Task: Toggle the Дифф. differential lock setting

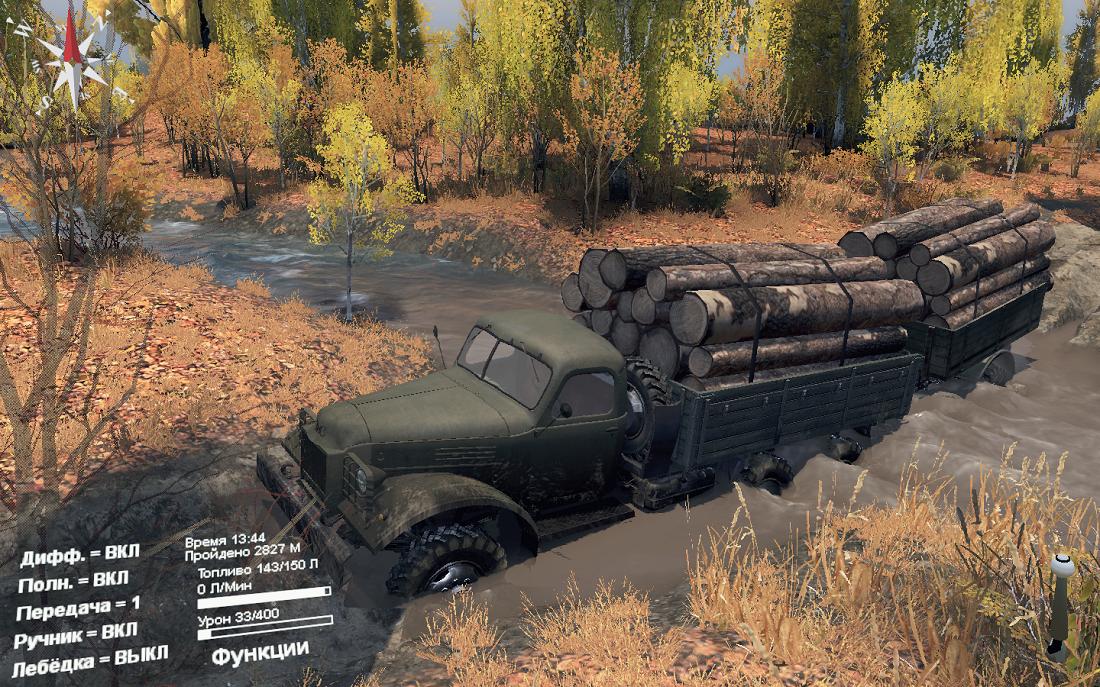Action: tap(81, 555)
